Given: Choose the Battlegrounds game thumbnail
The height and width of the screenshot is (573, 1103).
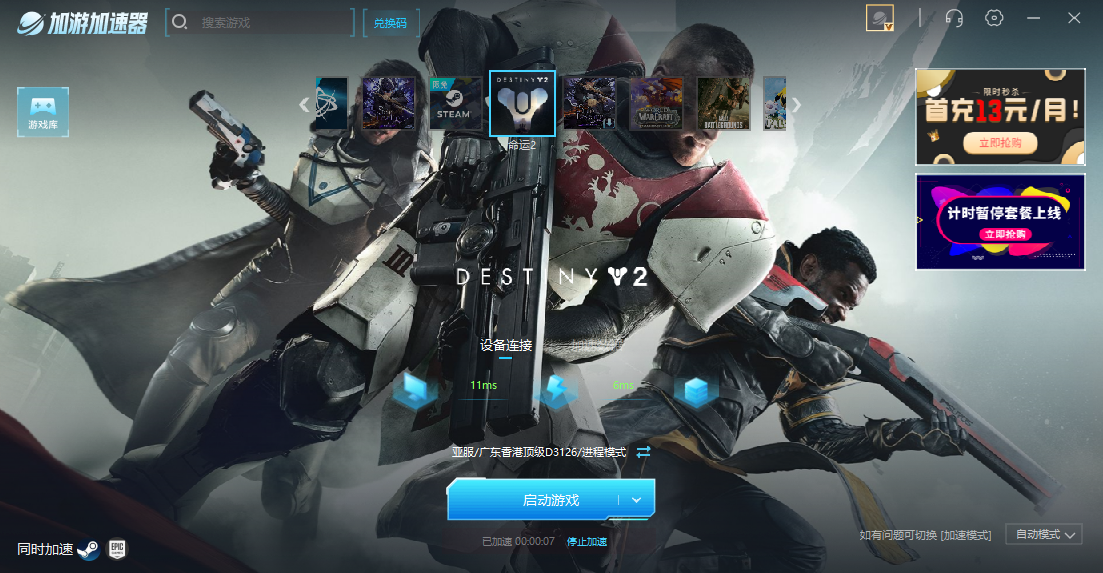Looking at the screenshot, I should pyautogui.click(x=723, y=104).
